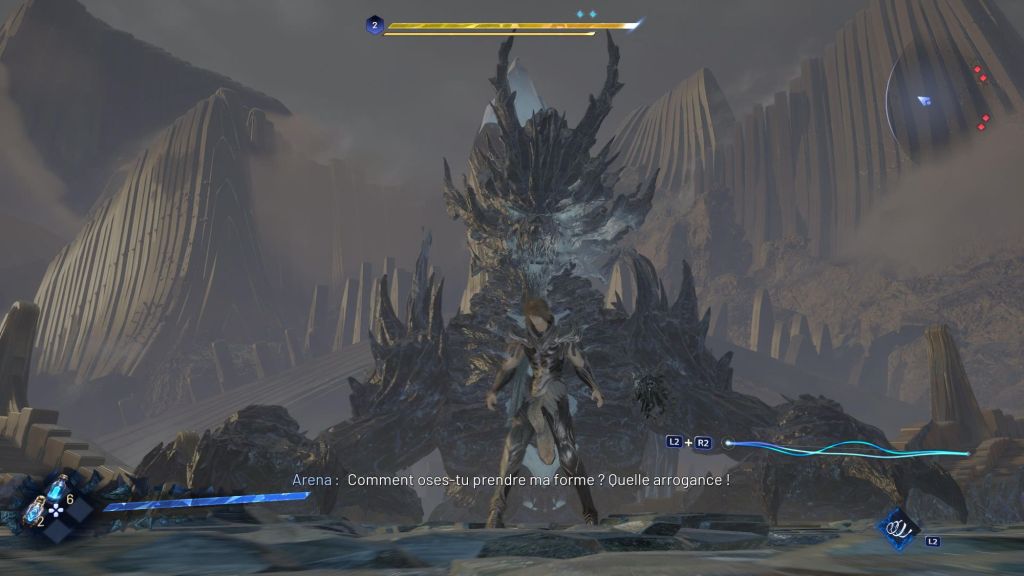This screenshot has height=576, width=1024.
Task: Select the blue potion with count 6
Action: click(x=58, y=490)
